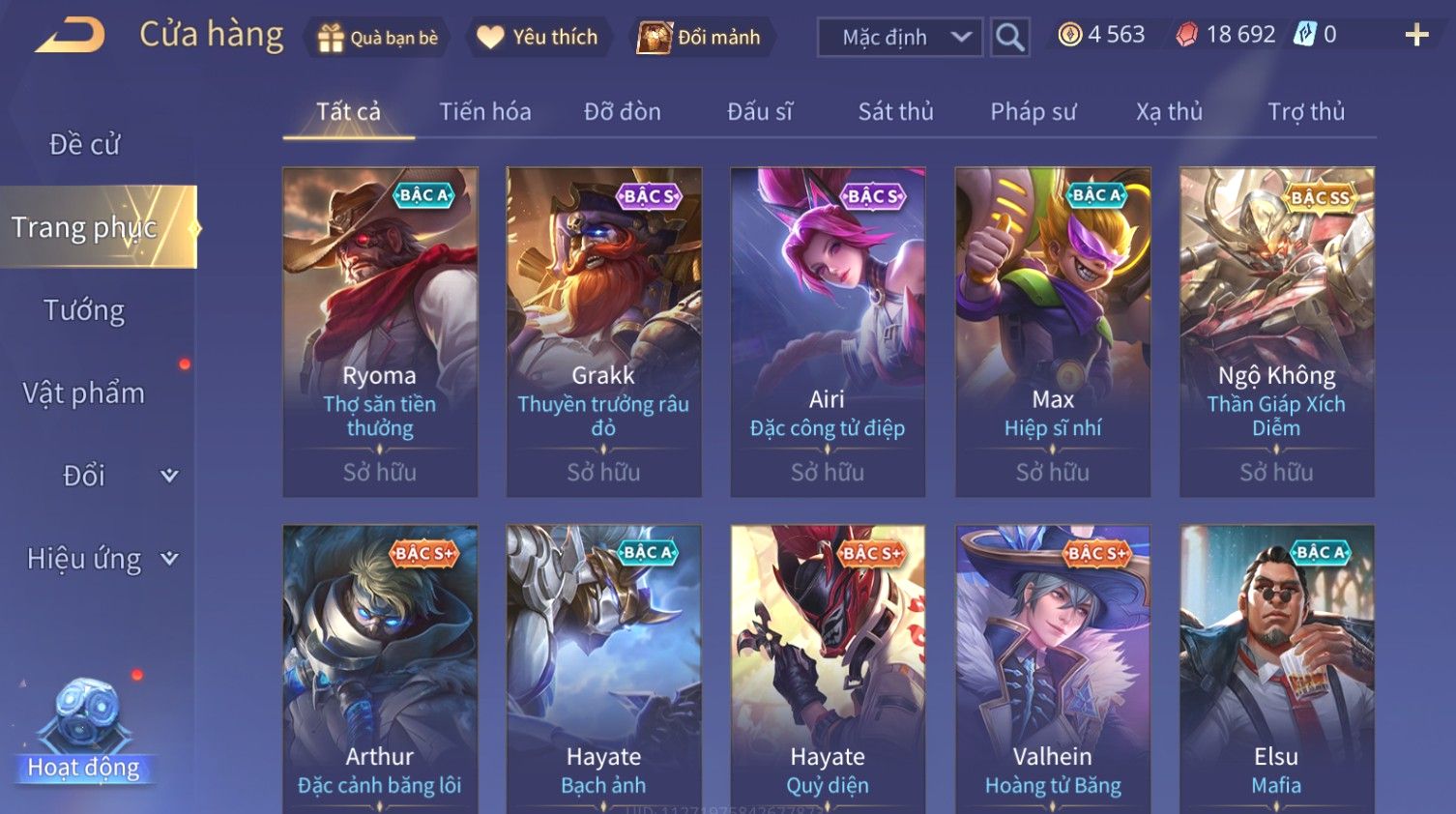This screenshot has height=814, width=1456.
Task: Go to the Tướng heroes section
Action: pos(85,310)
